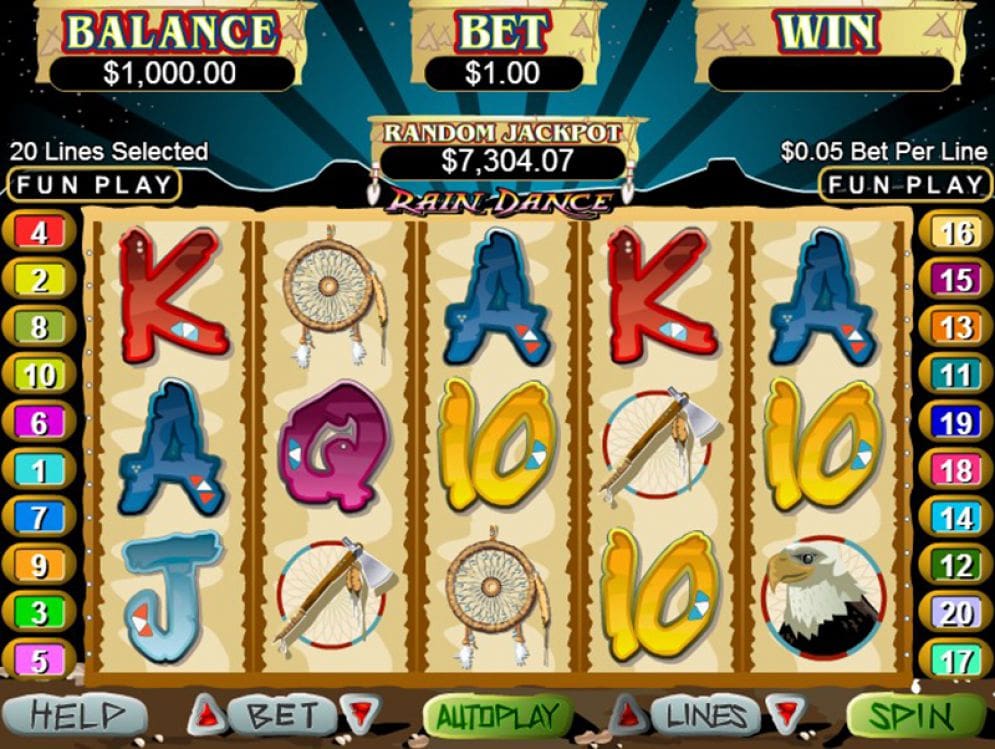Start Autoplay mode
Image resolution: width=995 pixels, height=749 pixels.
point(497,716)
